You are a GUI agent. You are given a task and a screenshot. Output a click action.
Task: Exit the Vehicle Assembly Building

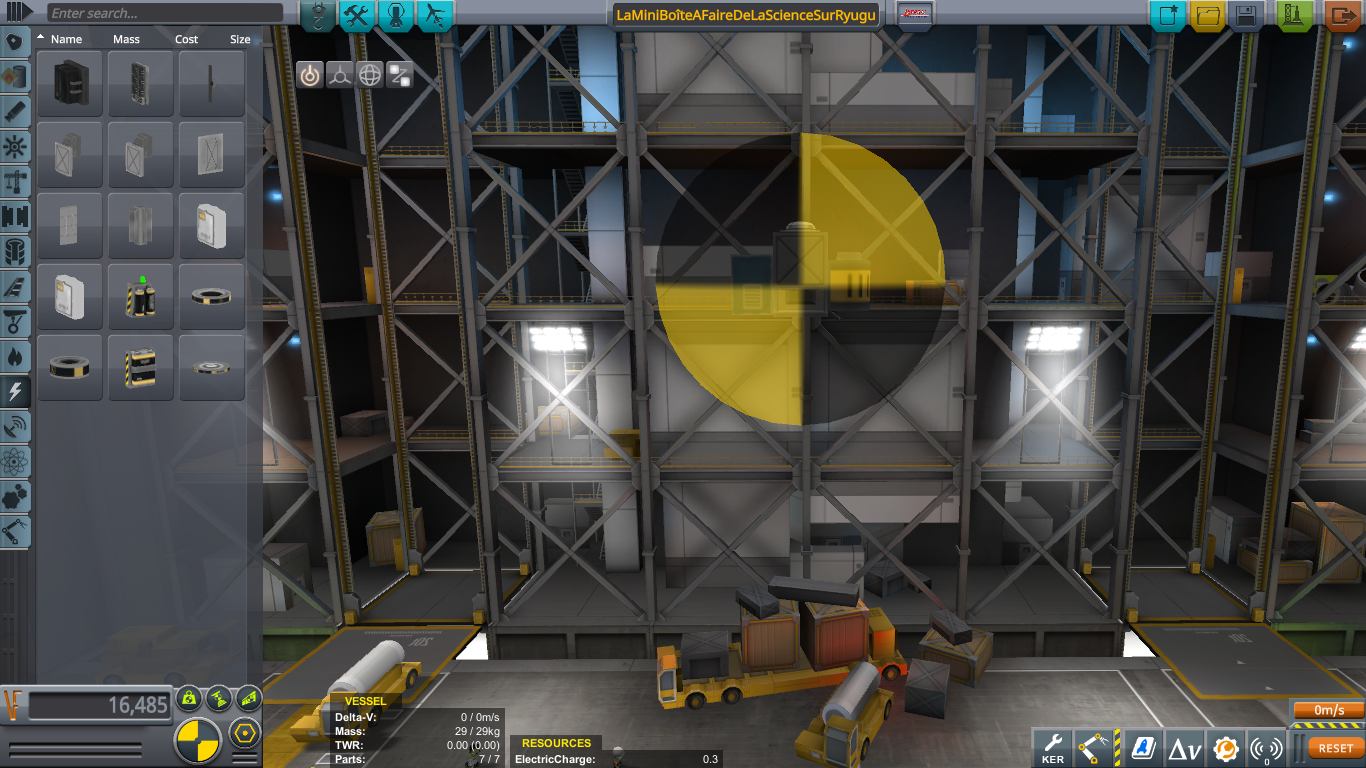pyautogui.click(x=1342, y=16)
